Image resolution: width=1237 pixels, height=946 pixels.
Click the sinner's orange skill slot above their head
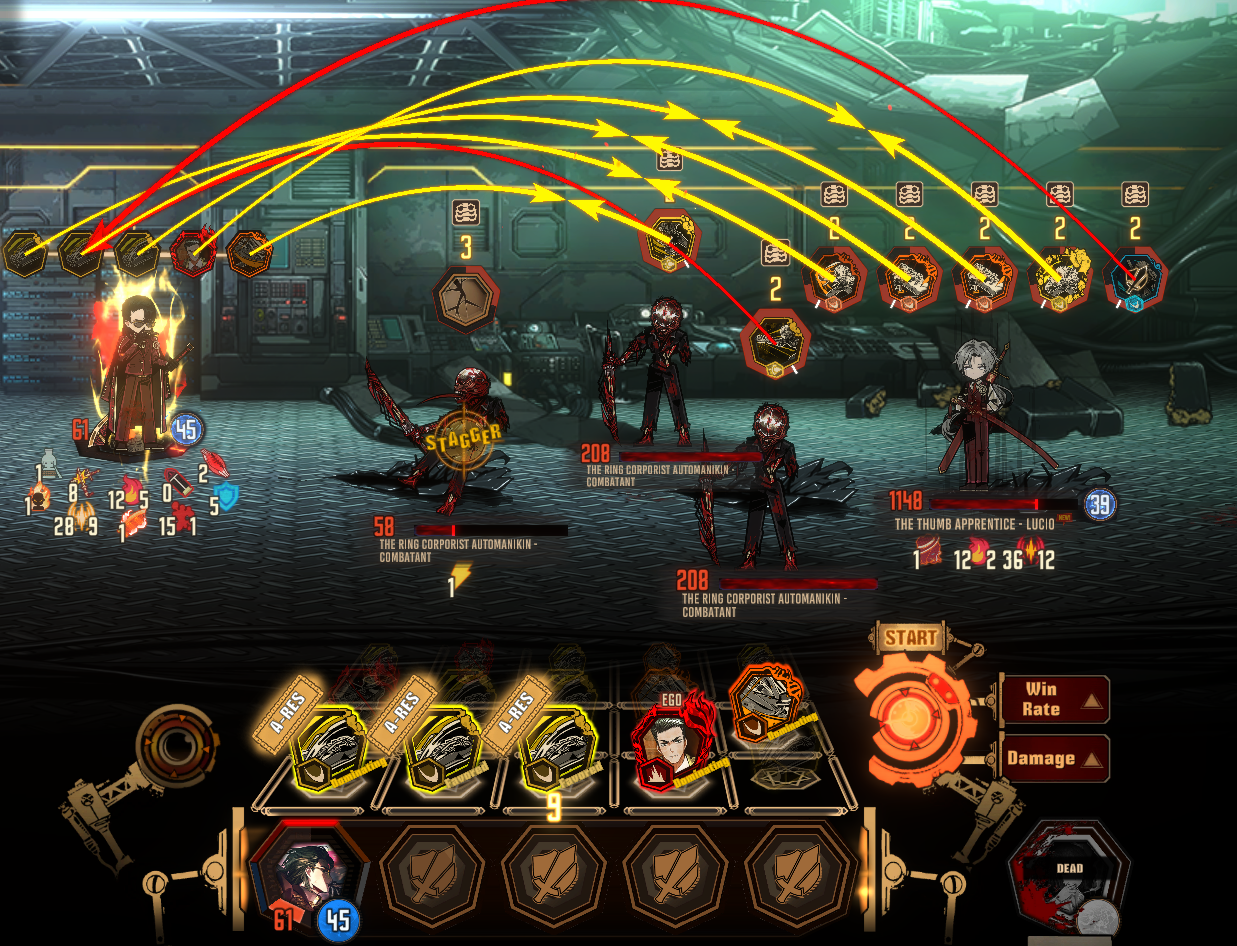click(249, 255)
